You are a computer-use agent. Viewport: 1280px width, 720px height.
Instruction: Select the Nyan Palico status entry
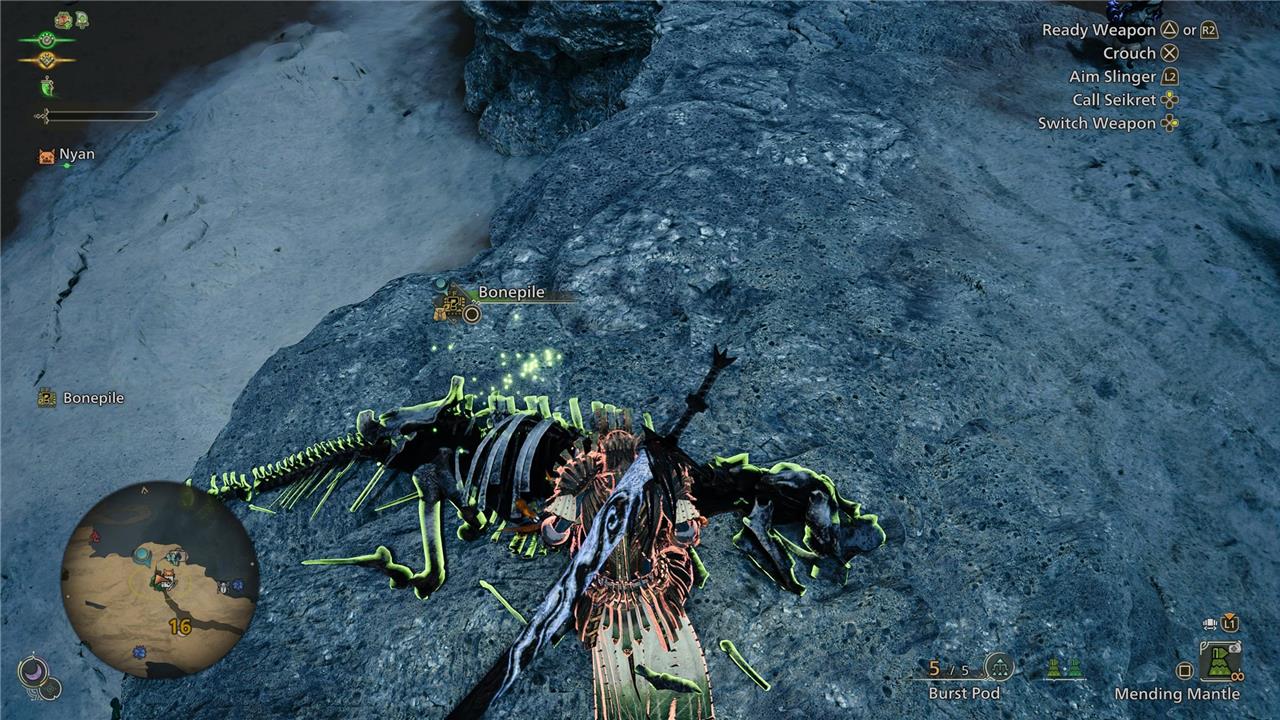point(67,155)
